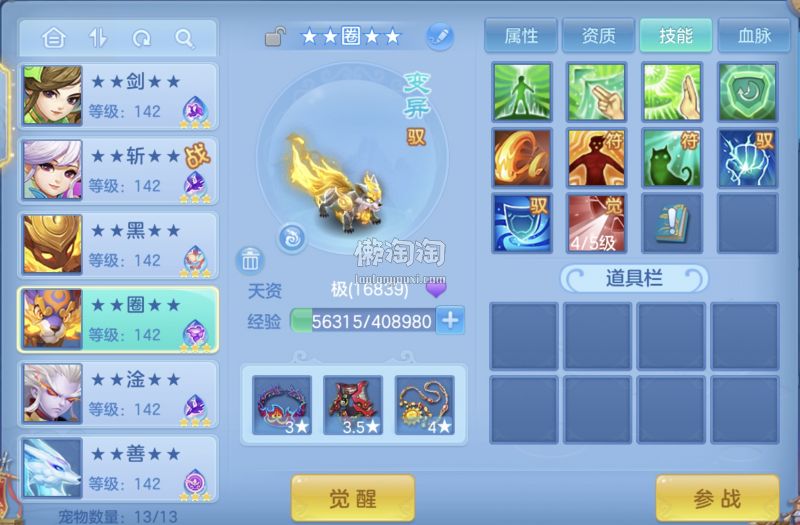Image resolution: width=800 pixels, height=525 pixels.
Task: Click the yellow 觉醒 button
Action: 352,497
